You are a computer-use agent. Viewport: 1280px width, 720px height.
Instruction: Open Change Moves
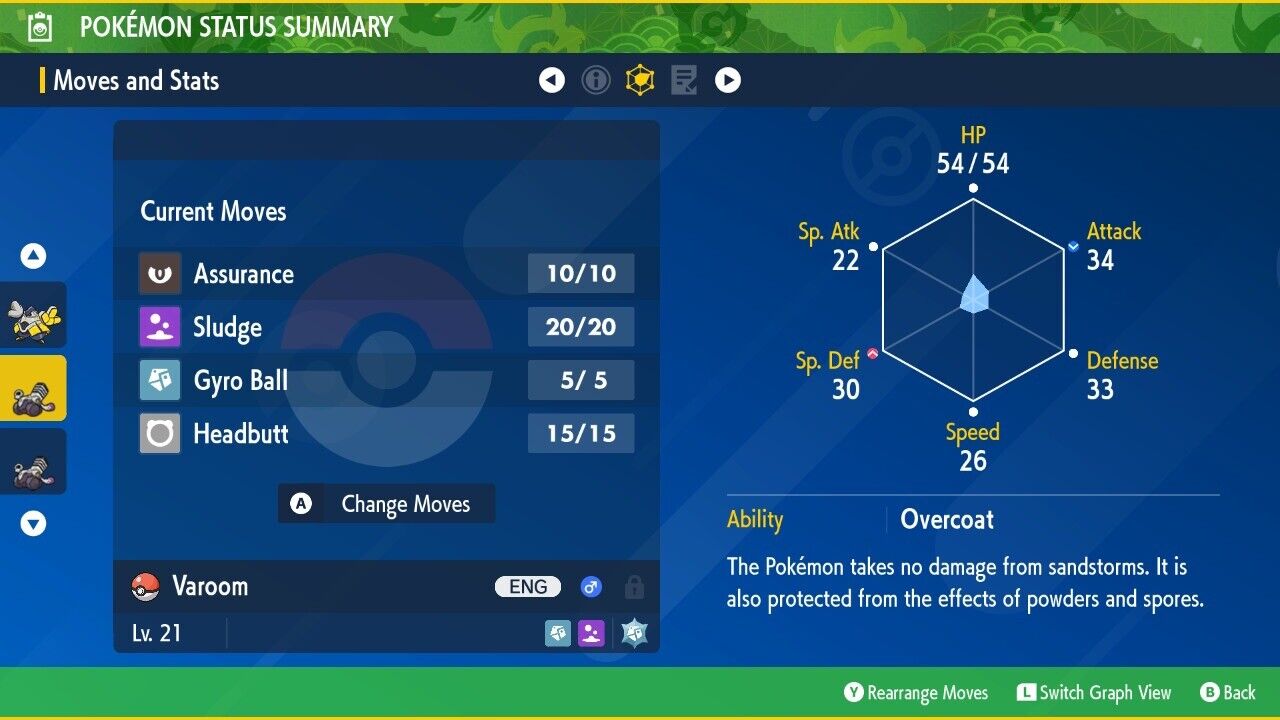(x=386, y=504)
